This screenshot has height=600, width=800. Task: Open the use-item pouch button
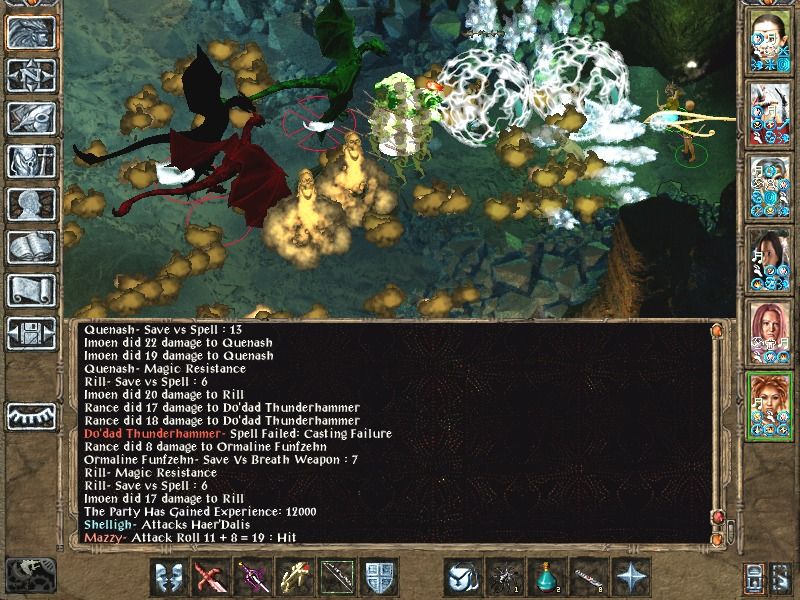pos(462,578)
